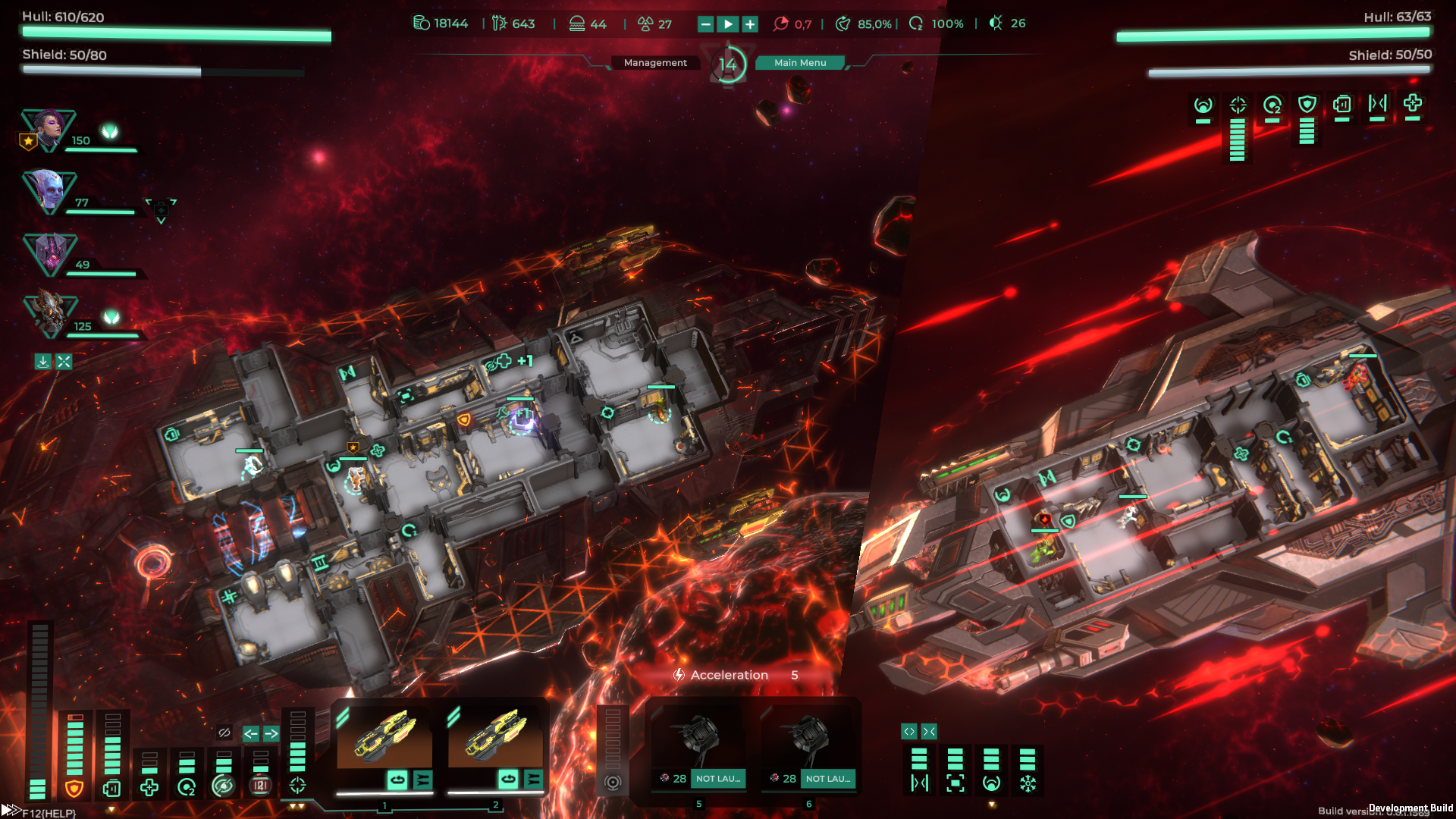Open the Main Menu
The width and height of the screenshot is (1456, 819).
click(800, 63)
